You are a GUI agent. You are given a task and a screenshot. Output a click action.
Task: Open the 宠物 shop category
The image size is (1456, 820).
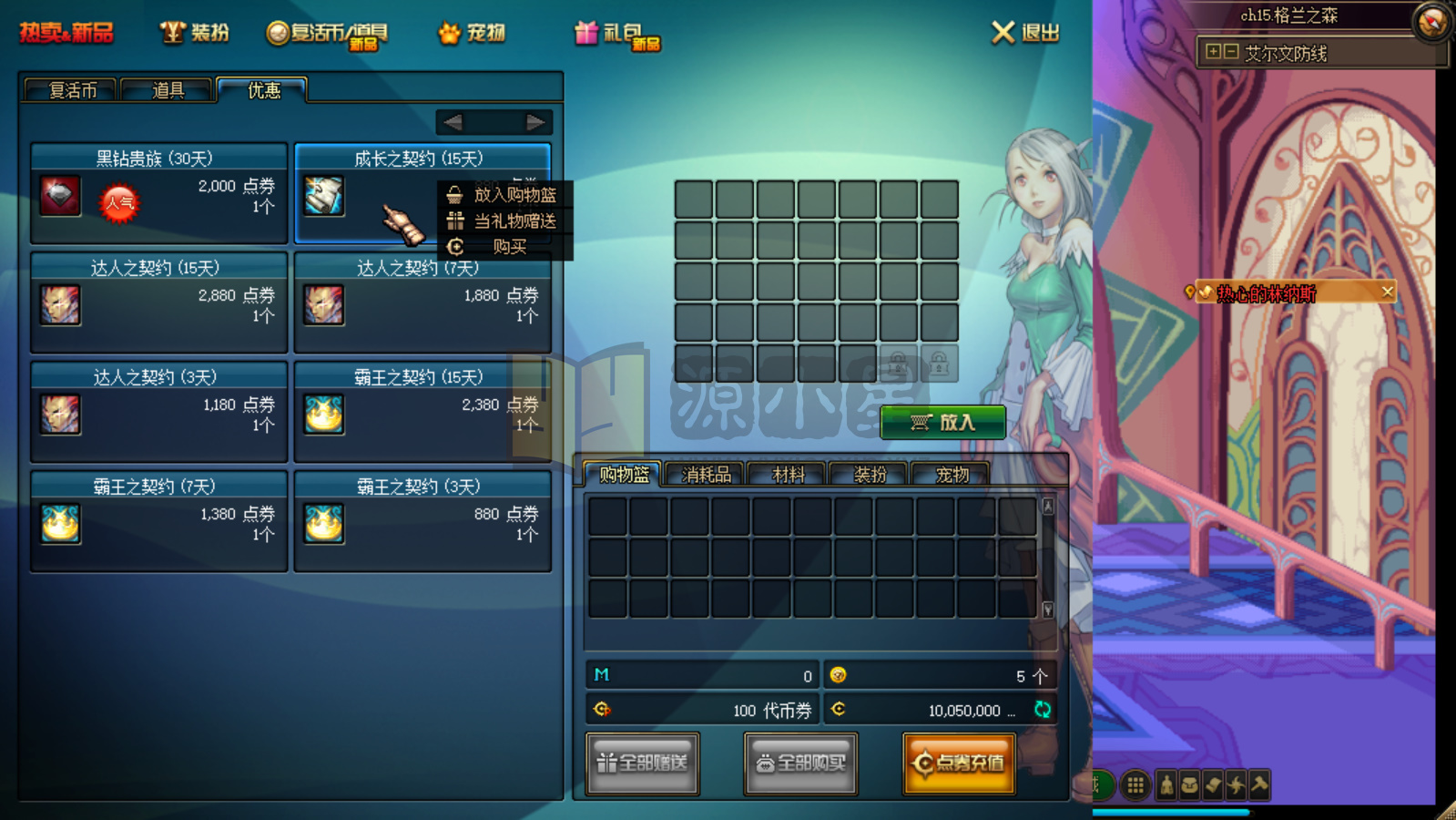pyautogui.click(x=472, y=33)
